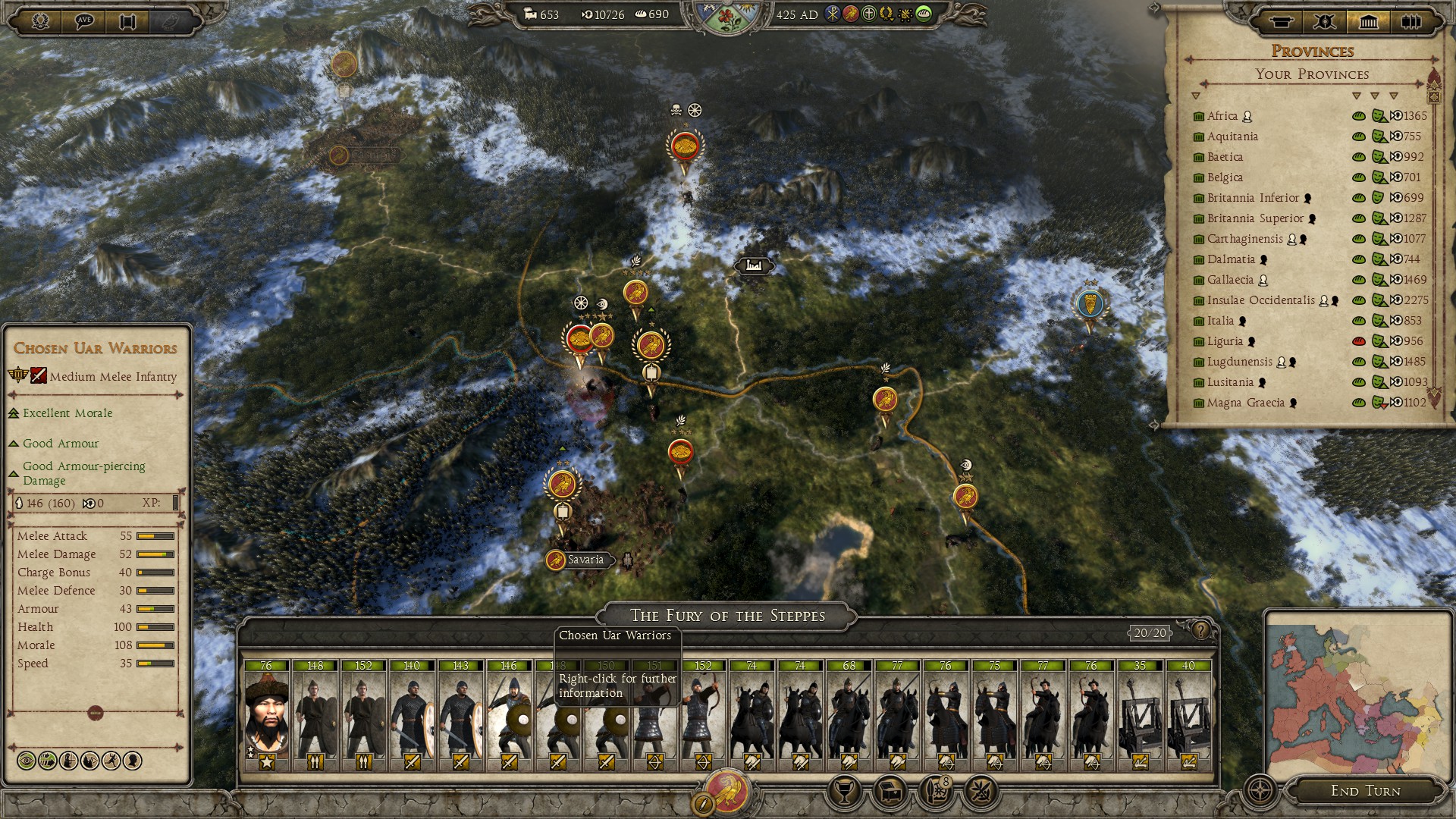1456x819 pixels.
Task: Select the Savaria settlement label
Action: 585,560
